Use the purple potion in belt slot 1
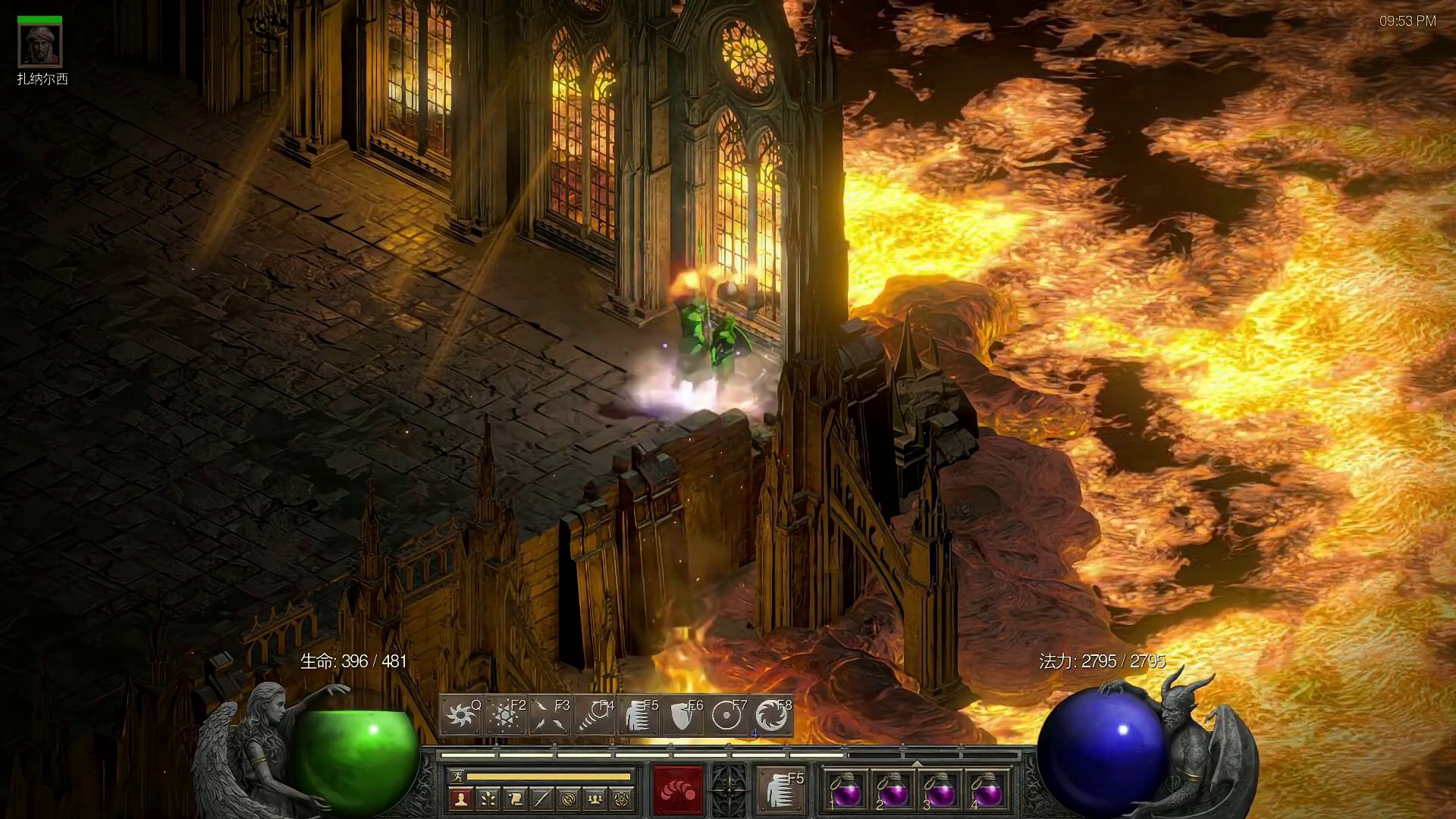The width and height of the screenshot is (1456, 819). click(846, 790)
